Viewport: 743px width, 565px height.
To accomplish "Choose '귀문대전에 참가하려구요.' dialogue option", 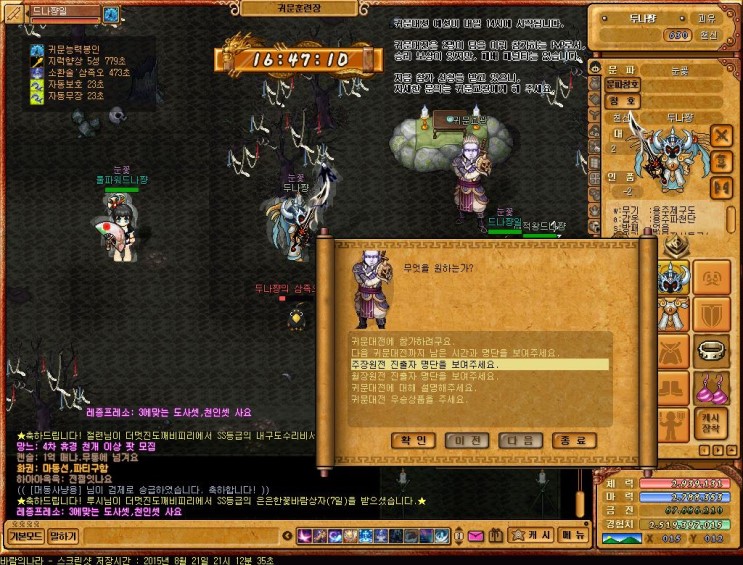I will [401, 341].
